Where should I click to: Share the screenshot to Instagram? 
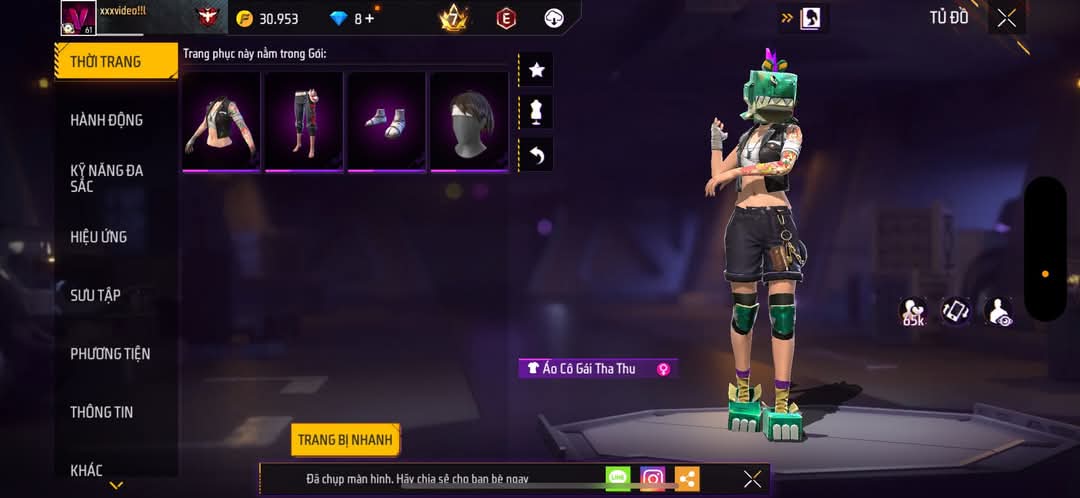point(653,479)
